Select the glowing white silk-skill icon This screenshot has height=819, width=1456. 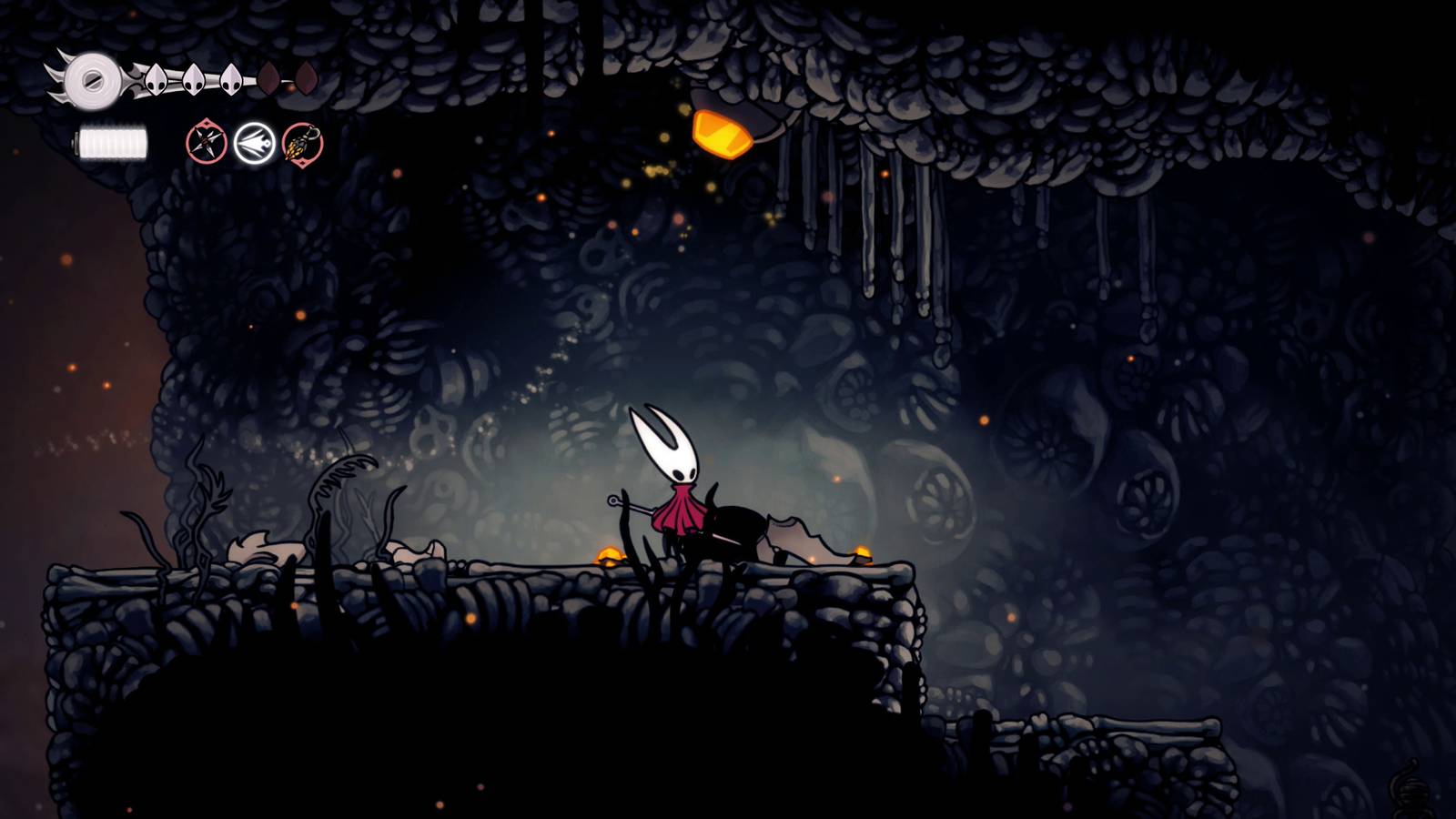[254, 143]
